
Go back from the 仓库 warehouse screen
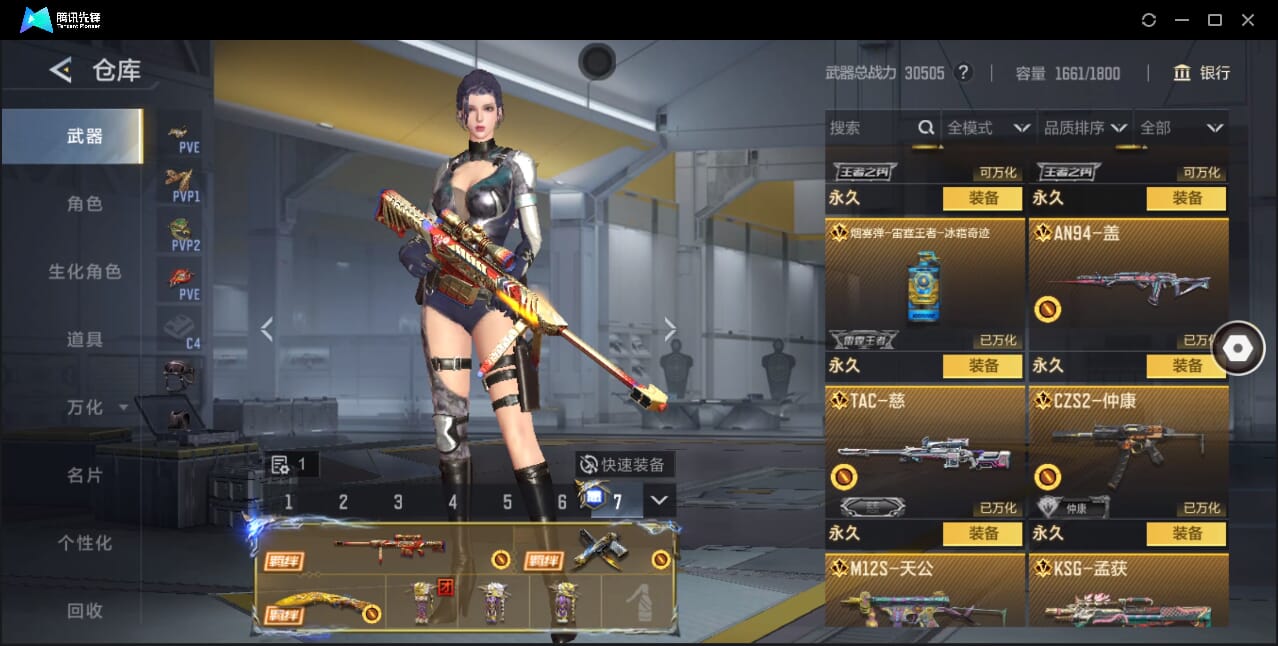tap(61, 70)
